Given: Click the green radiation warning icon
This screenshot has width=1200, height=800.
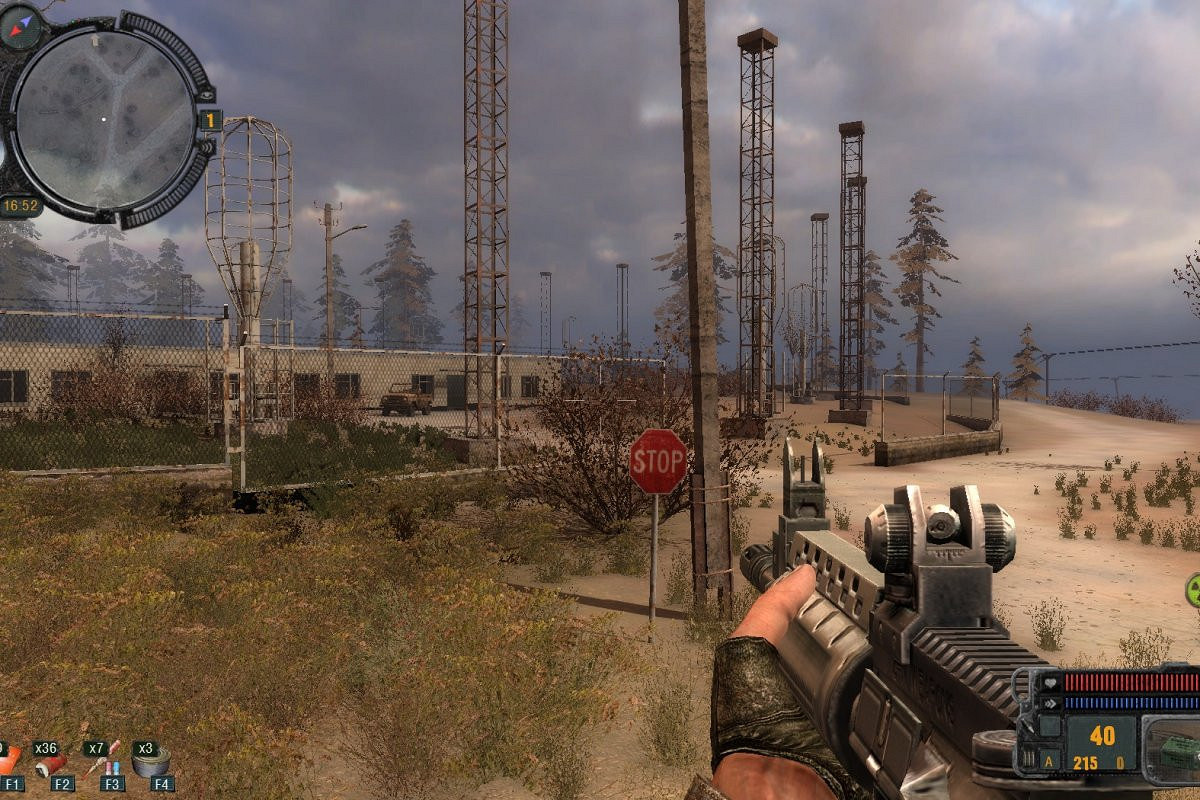Looking at the screenshot, I should click(1192, 590).
